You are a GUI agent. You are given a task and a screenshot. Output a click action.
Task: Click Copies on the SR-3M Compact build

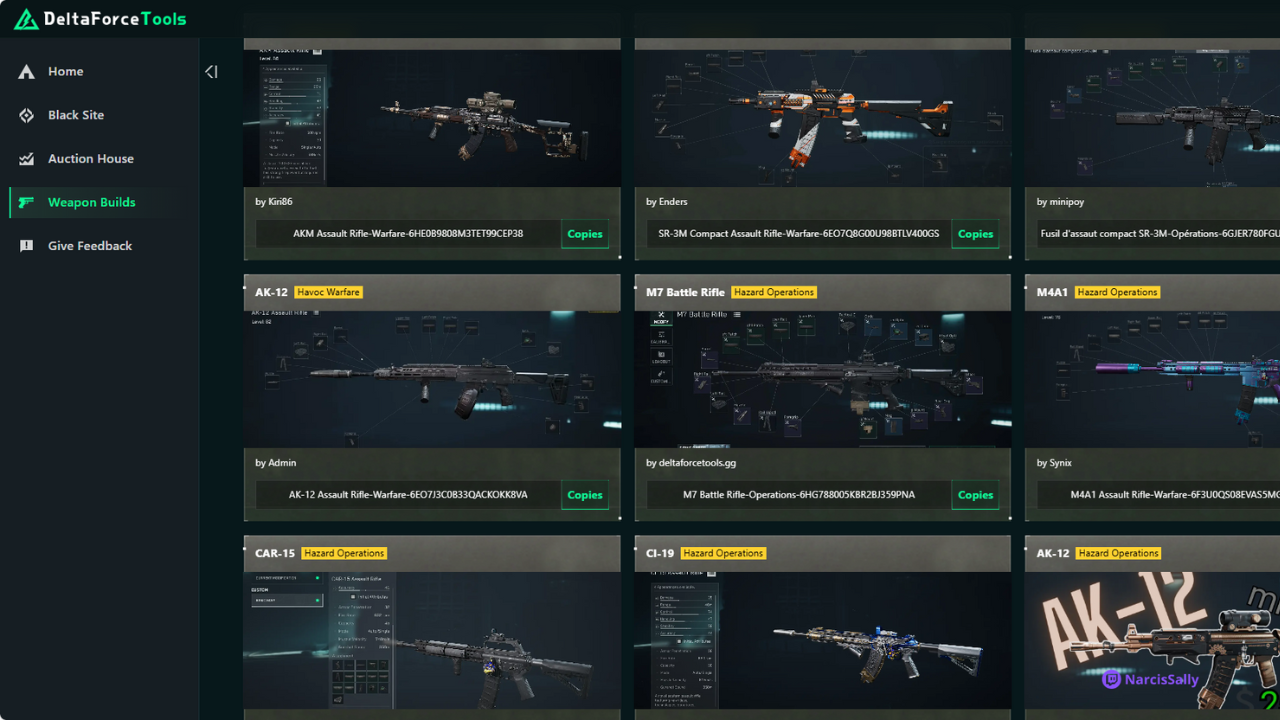[x=974, y=233]
